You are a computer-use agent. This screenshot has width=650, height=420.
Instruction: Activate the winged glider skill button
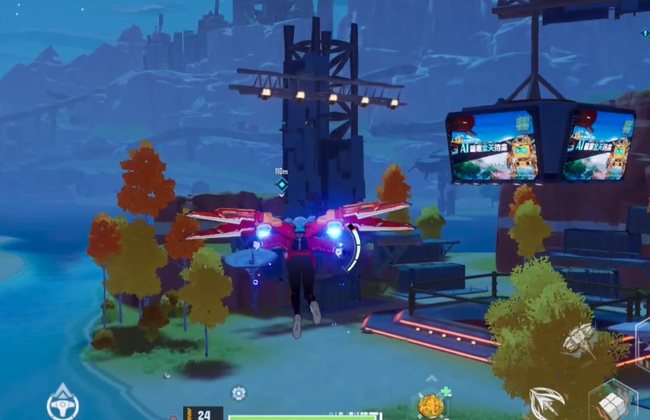[579, 340]
